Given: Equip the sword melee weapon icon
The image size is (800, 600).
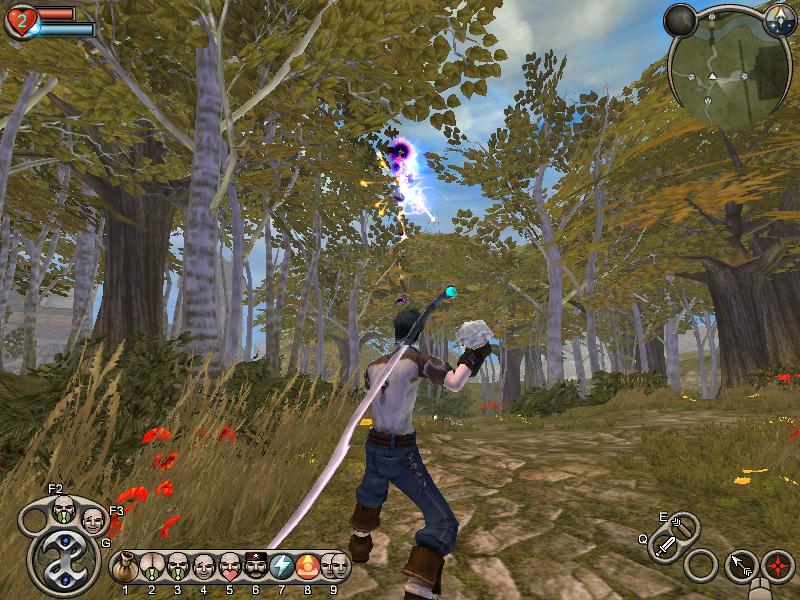Looking at the screenshot, I should point(665,547).
